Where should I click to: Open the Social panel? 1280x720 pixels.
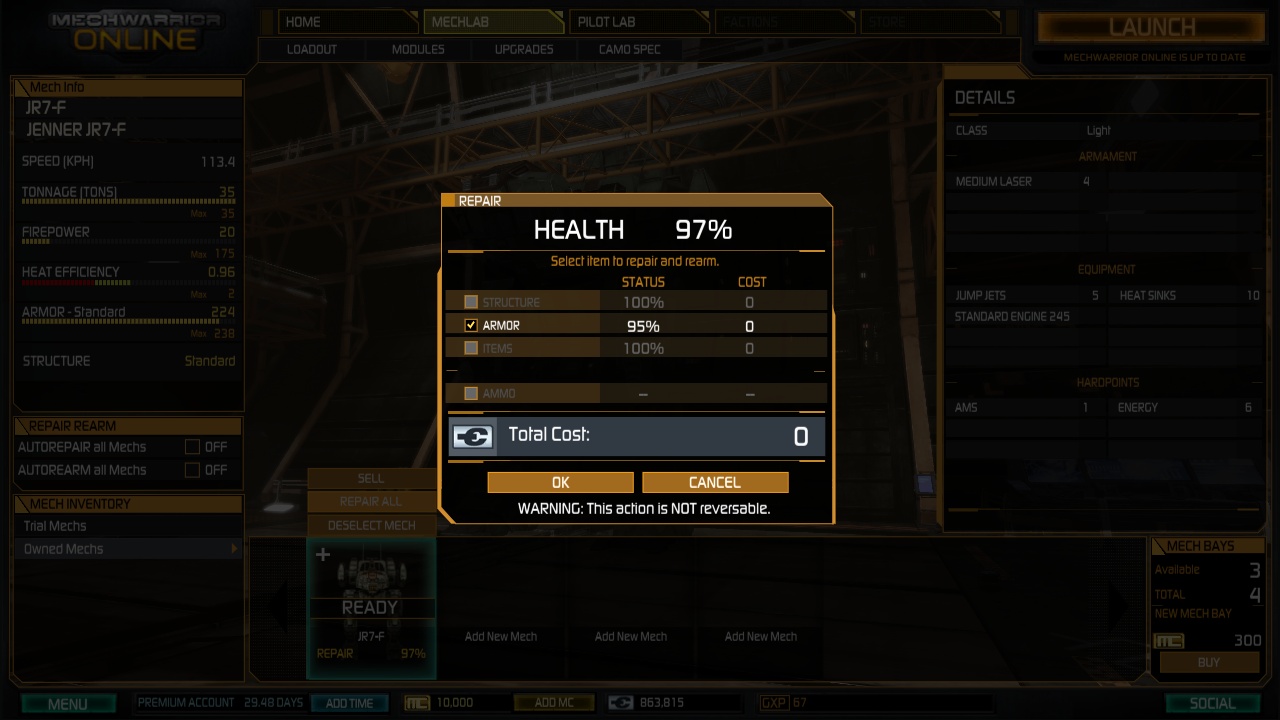tap(1212, 704)
